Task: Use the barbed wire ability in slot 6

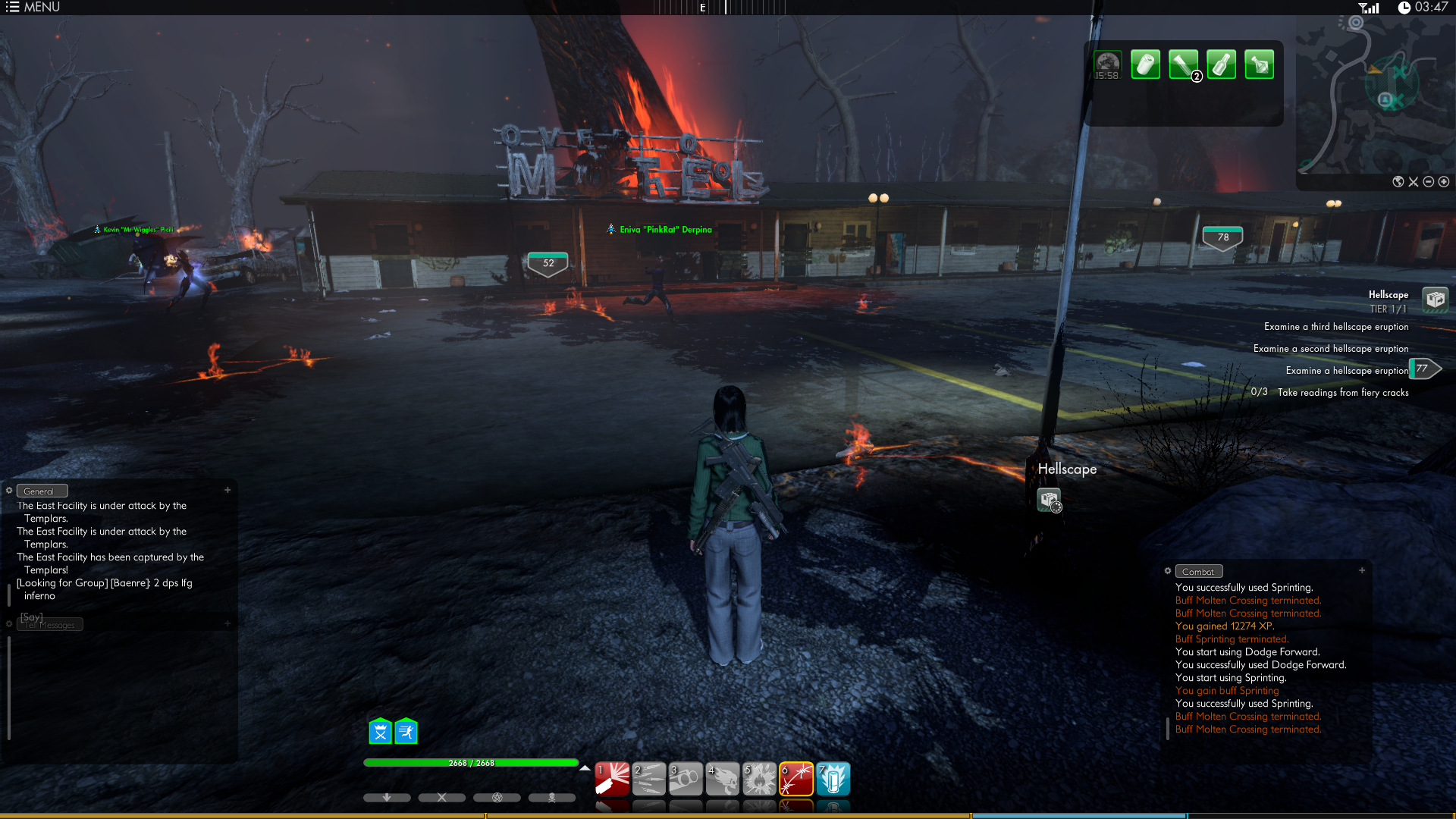Action: (x=796, y=779)
